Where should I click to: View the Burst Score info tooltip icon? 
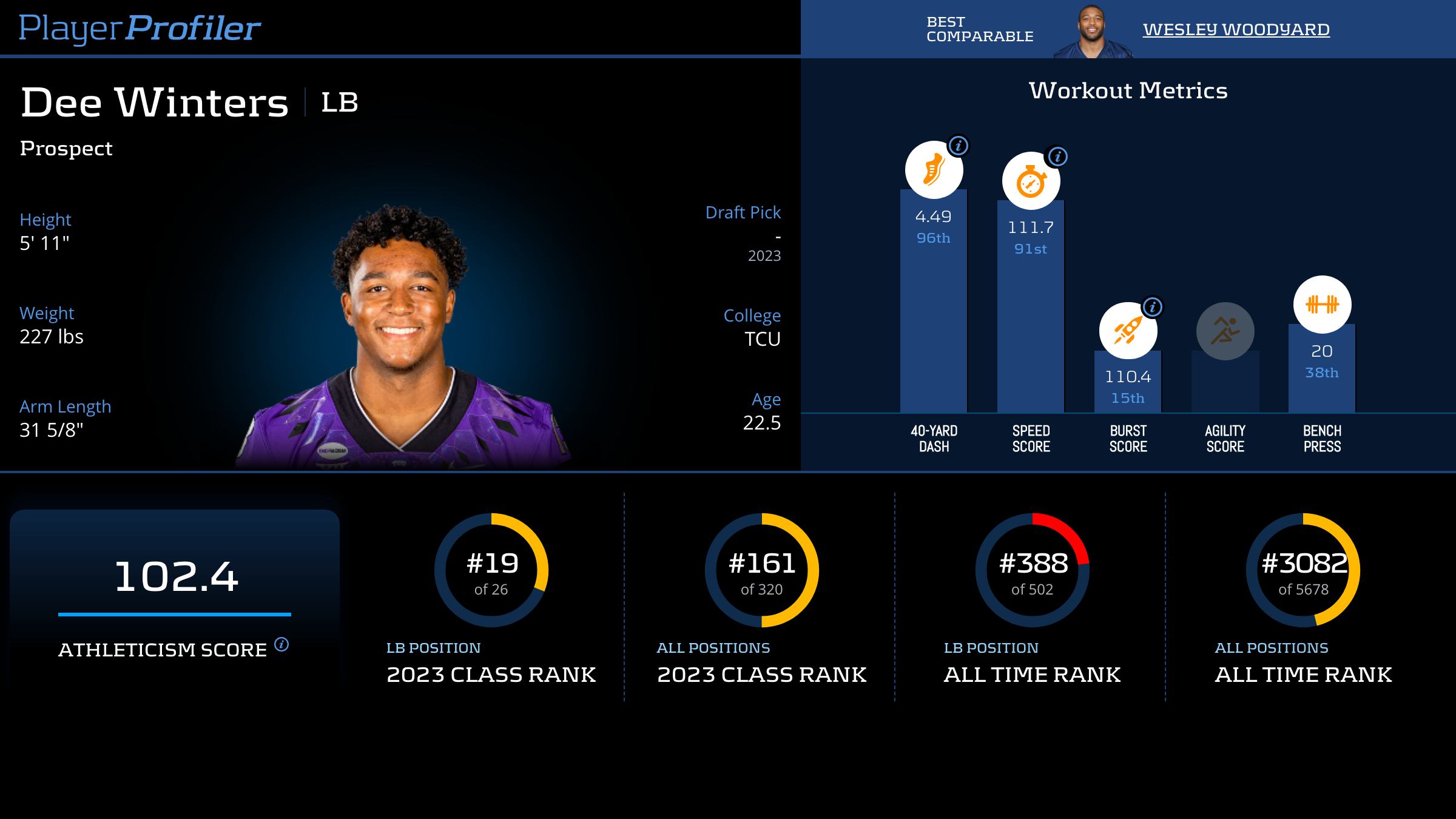click(1153, 307)
